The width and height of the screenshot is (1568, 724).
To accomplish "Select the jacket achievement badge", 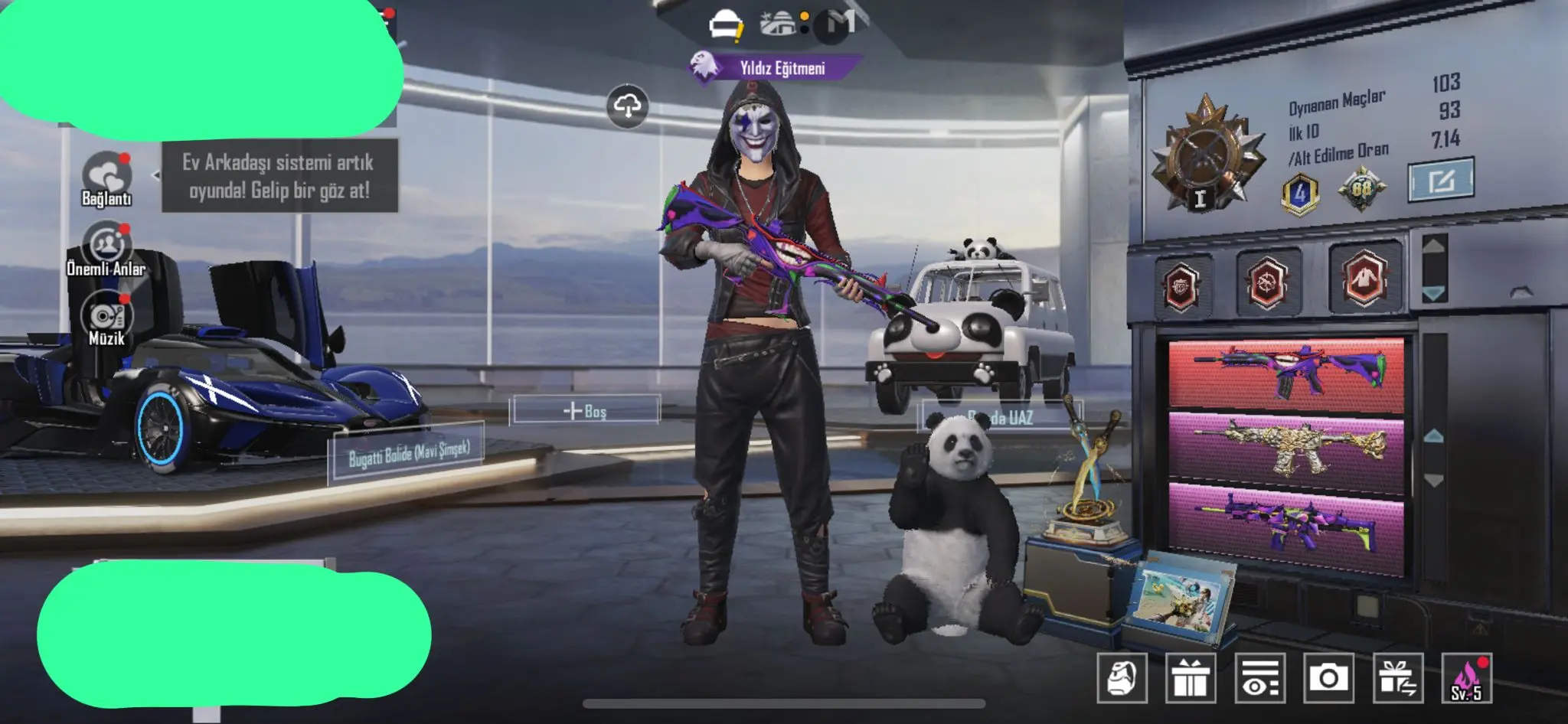I will (1364, 277).
